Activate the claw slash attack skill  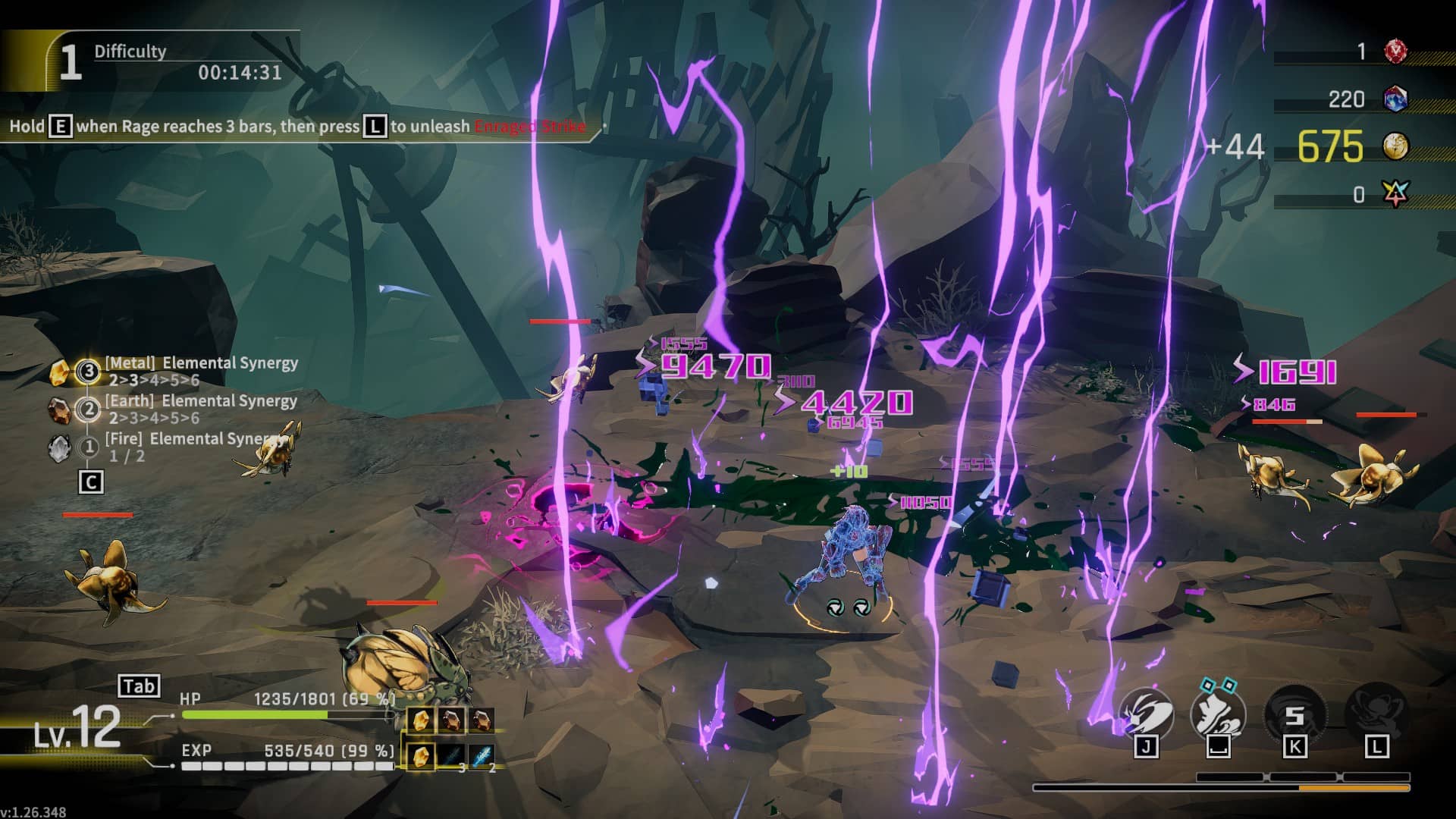[1146, 715]
